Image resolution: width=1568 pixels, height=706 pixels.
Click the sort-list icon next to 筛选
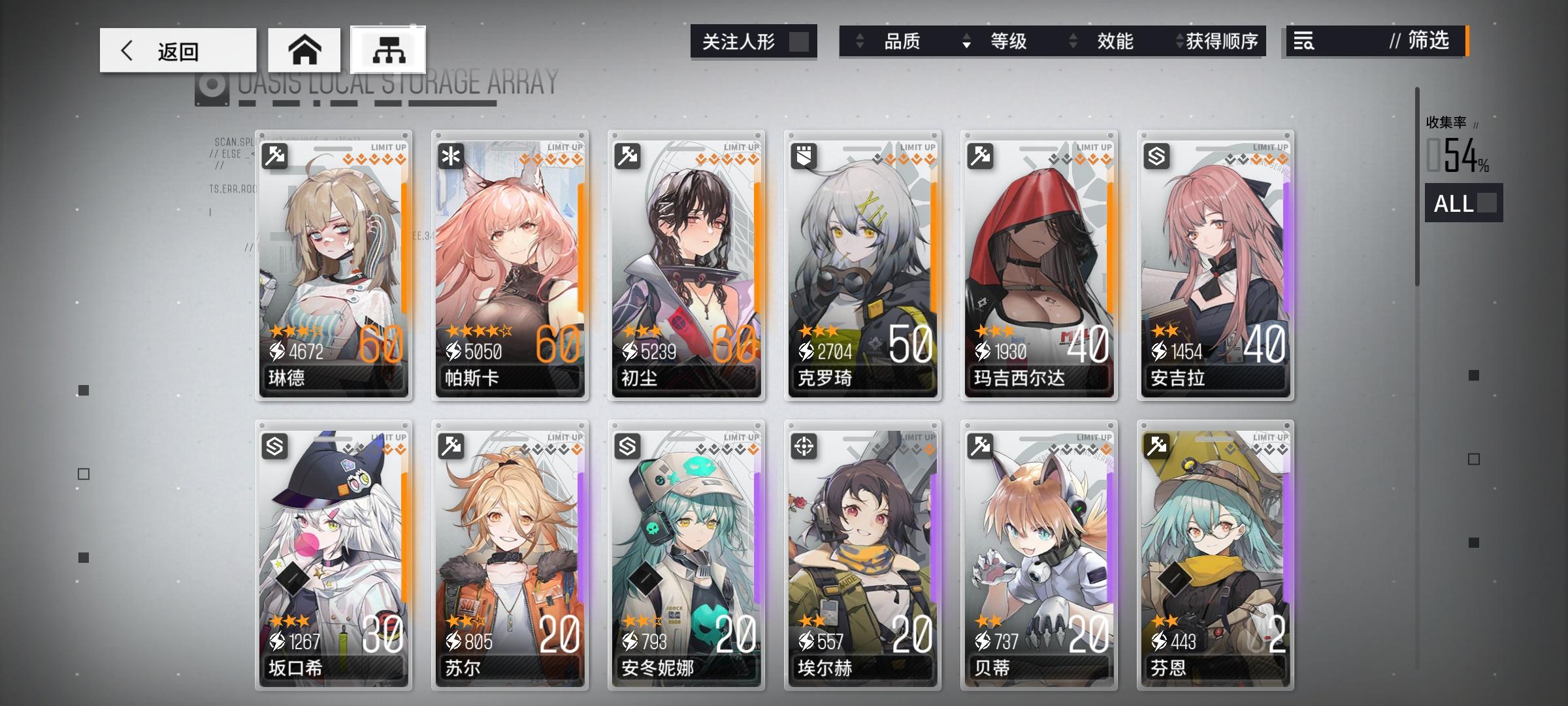1303,41
